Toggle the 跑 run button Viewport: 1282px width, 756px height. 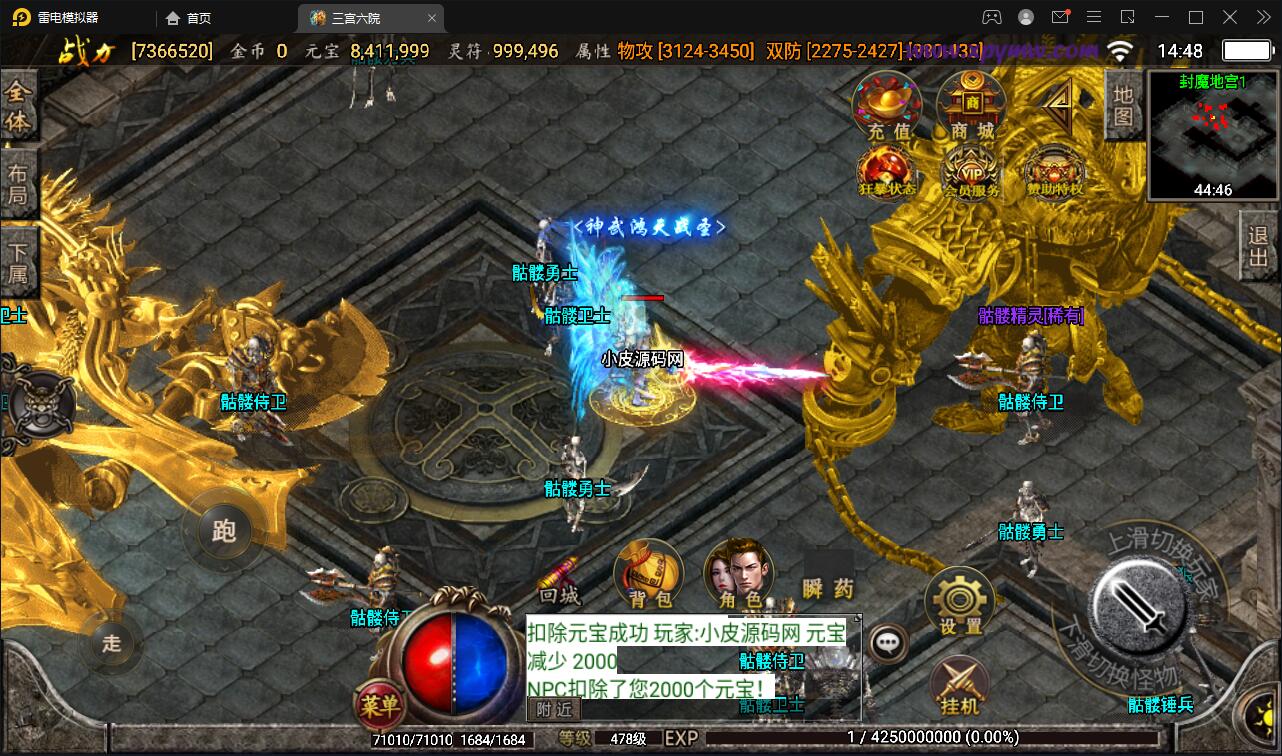(224, 530)
